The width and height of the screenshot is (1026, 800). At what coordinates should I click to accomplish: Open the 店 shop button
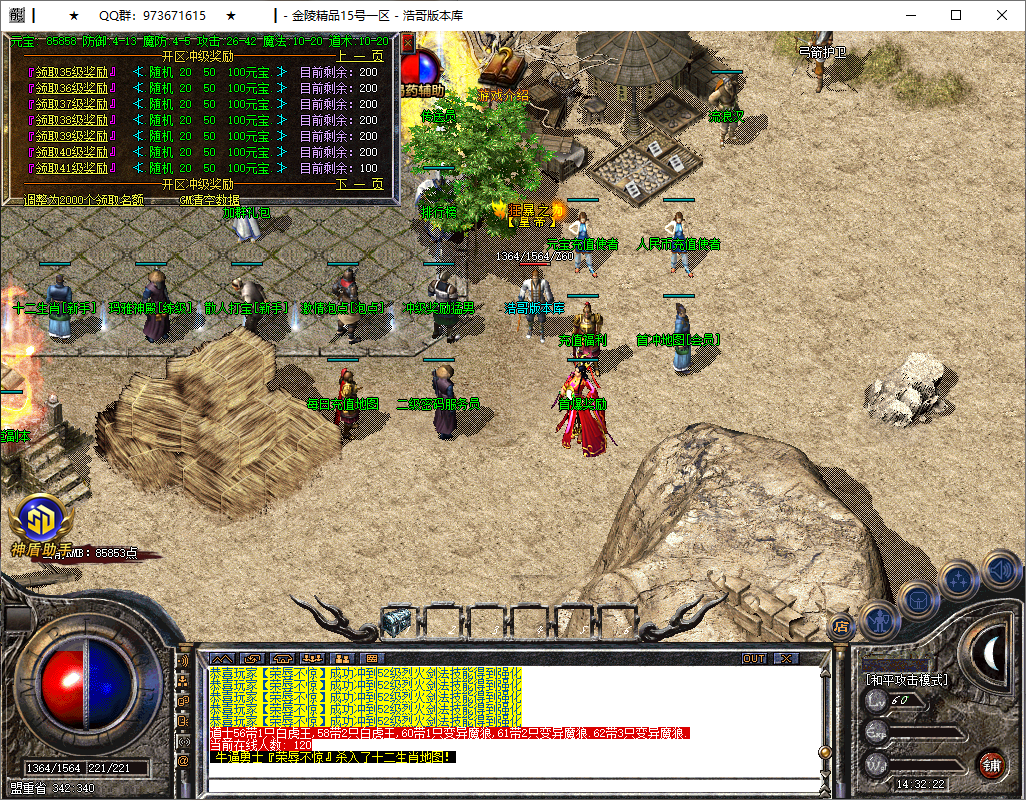[841, 627]
